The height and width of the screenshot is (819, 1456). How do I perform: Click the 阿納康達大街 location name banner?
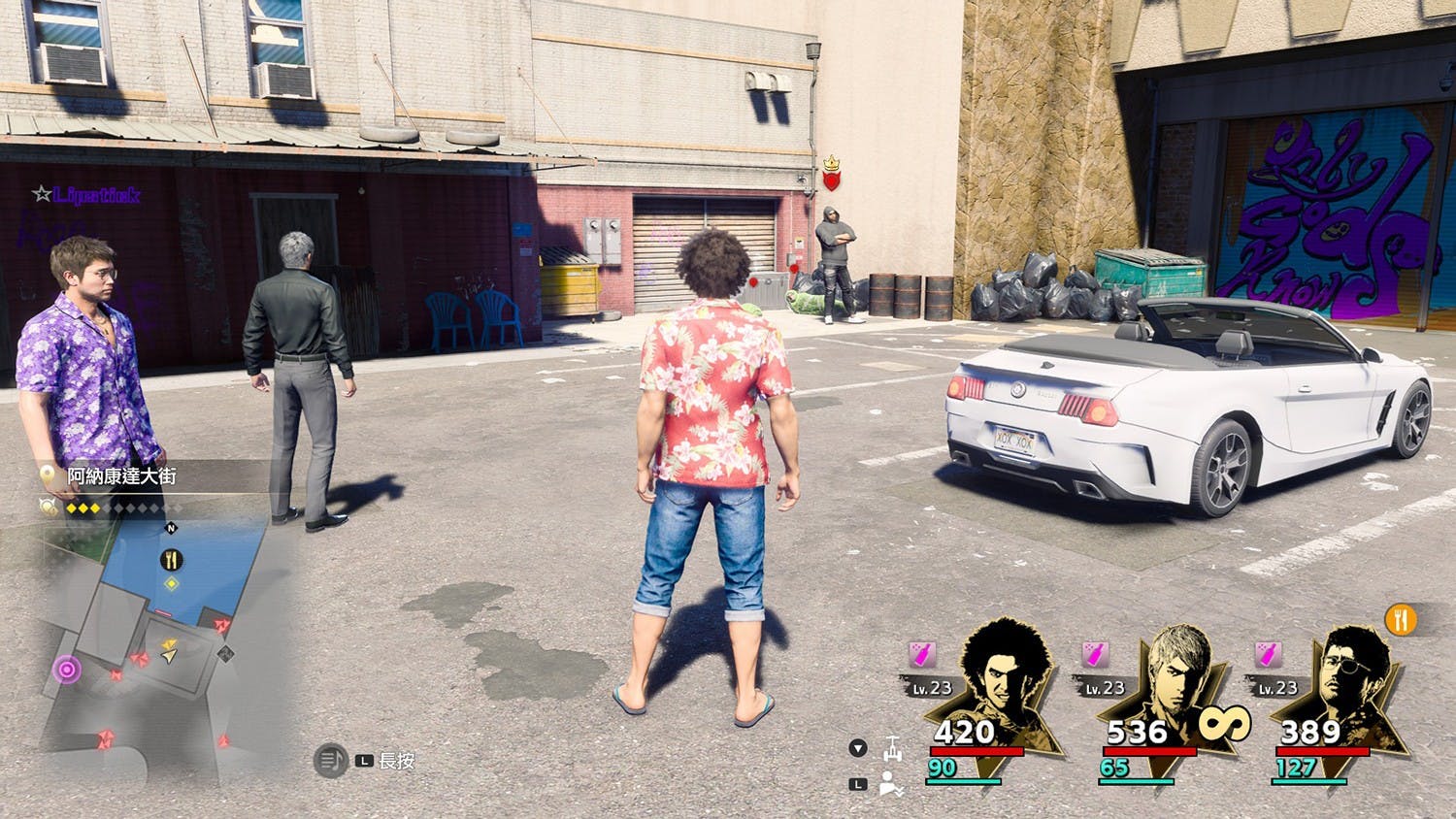click(x=121, y=476)
